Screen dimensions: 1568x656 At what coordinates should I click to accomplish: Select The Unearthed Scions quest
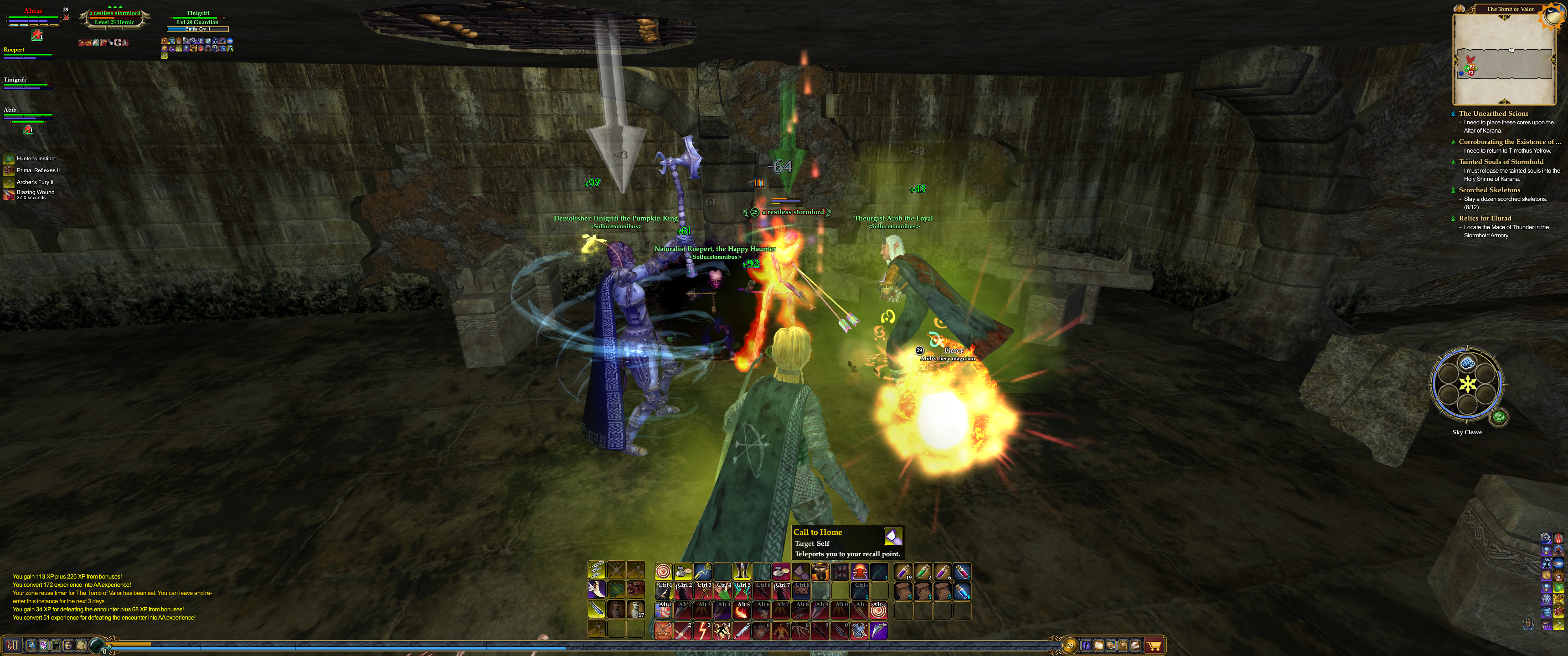click(x=1493, y=113)
